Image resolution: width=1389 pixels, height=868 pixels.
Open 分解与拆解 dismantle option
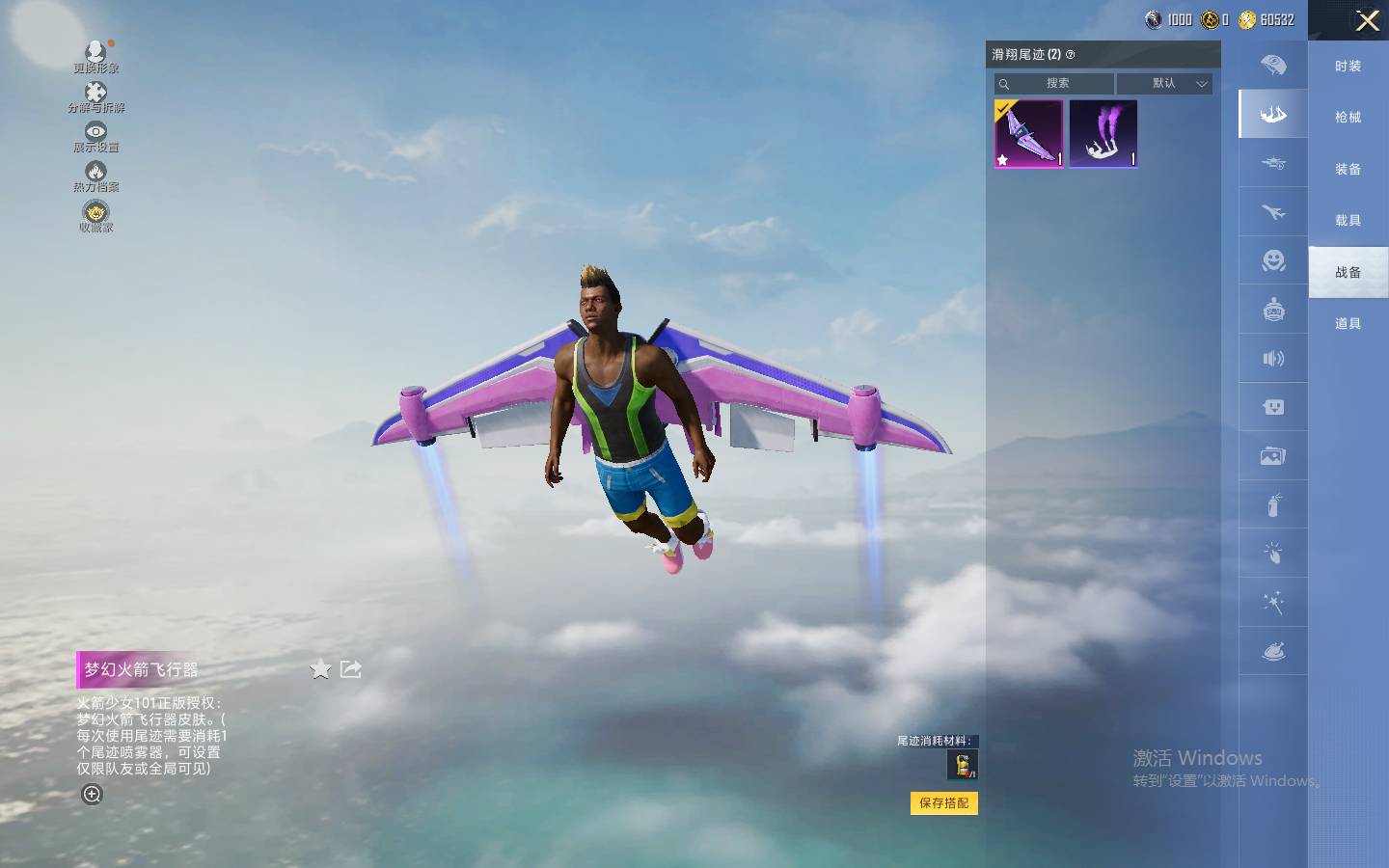click(x=95, y=96)
